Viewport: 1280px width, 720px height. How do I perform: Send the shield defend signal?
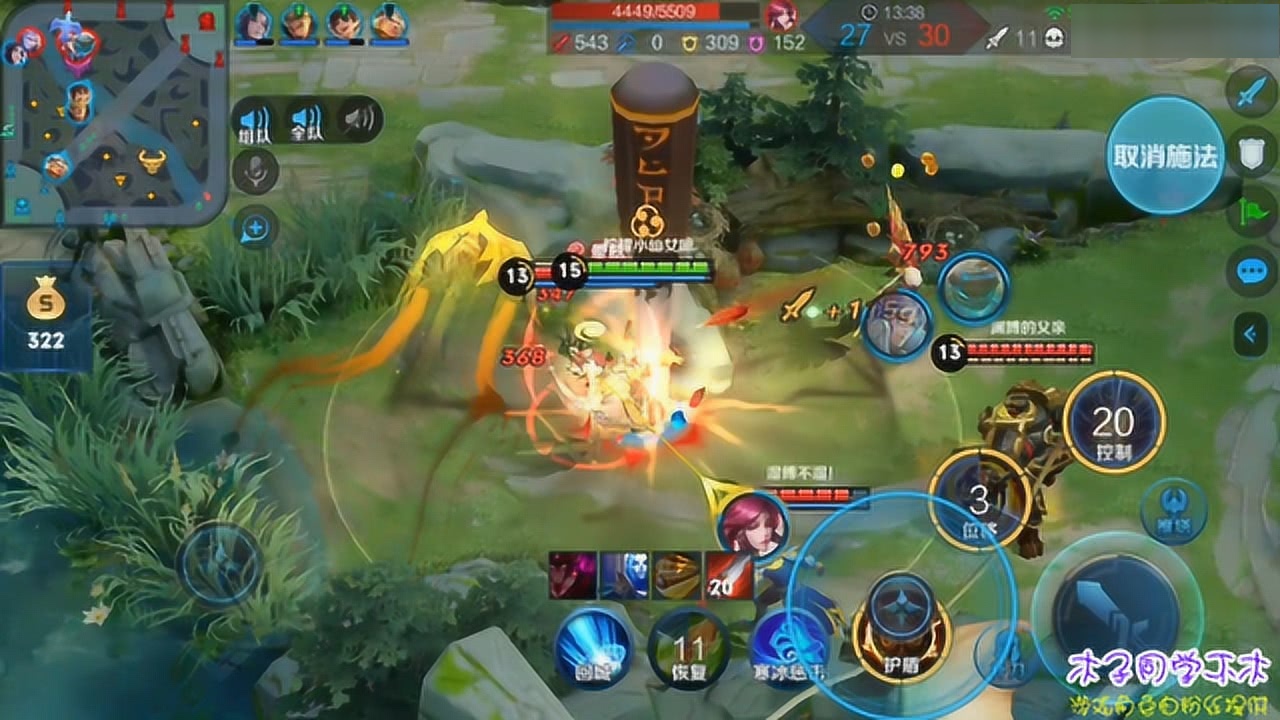pyautogui.click(x=1252, y=152)
